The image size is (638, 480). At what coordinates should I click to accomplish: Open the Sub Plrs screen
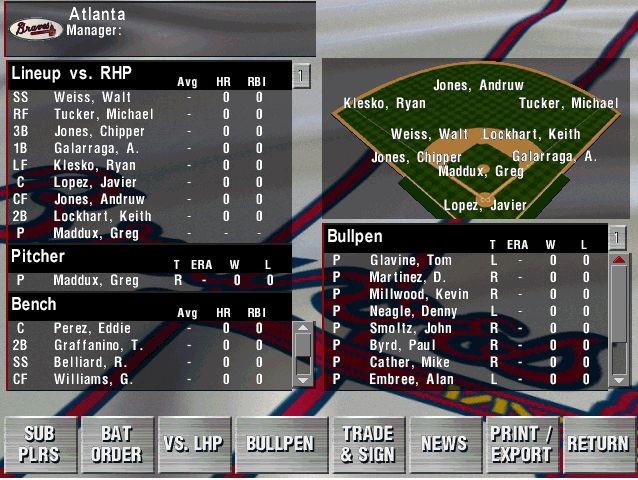[39, 444]
